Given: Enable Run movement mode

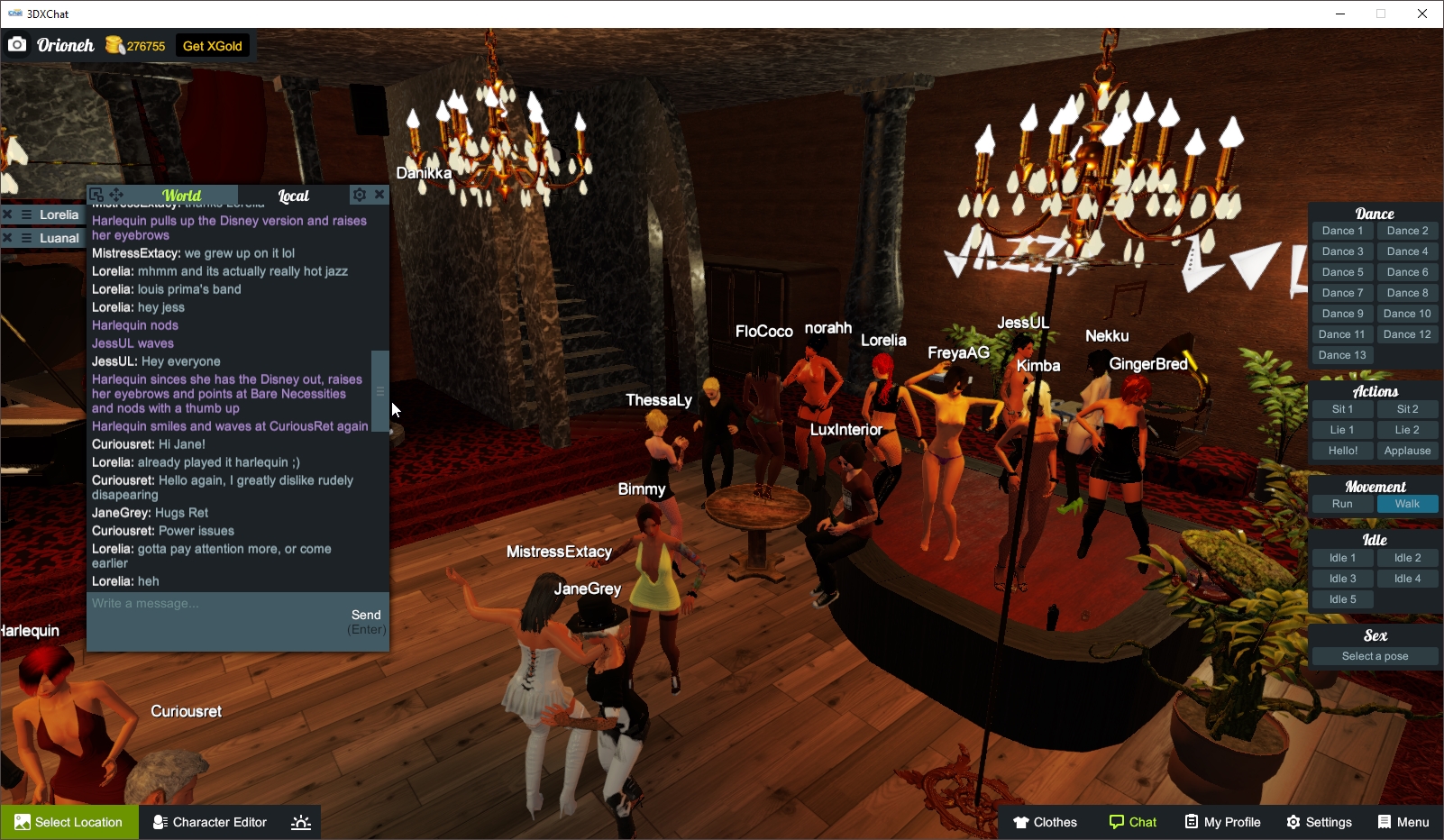Looking at the screenshot, I should (x=1342, y=504).
